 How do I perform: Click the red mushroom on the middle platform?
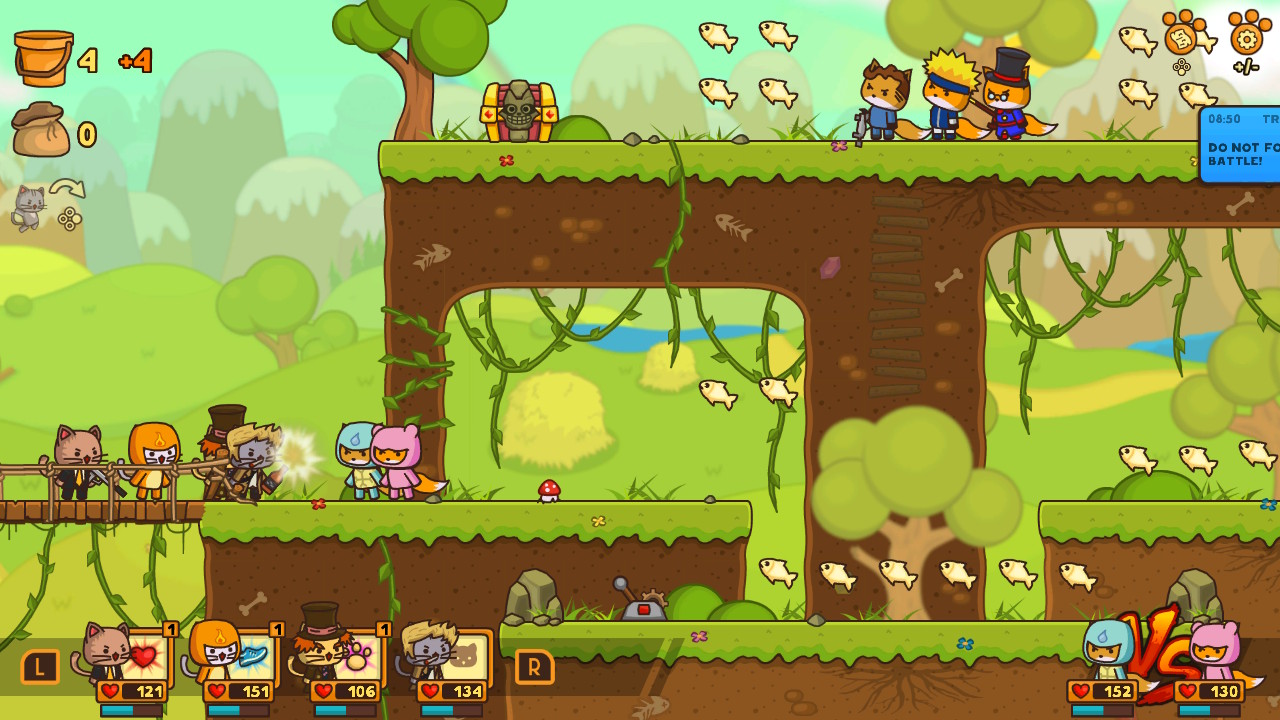(549, 491)
